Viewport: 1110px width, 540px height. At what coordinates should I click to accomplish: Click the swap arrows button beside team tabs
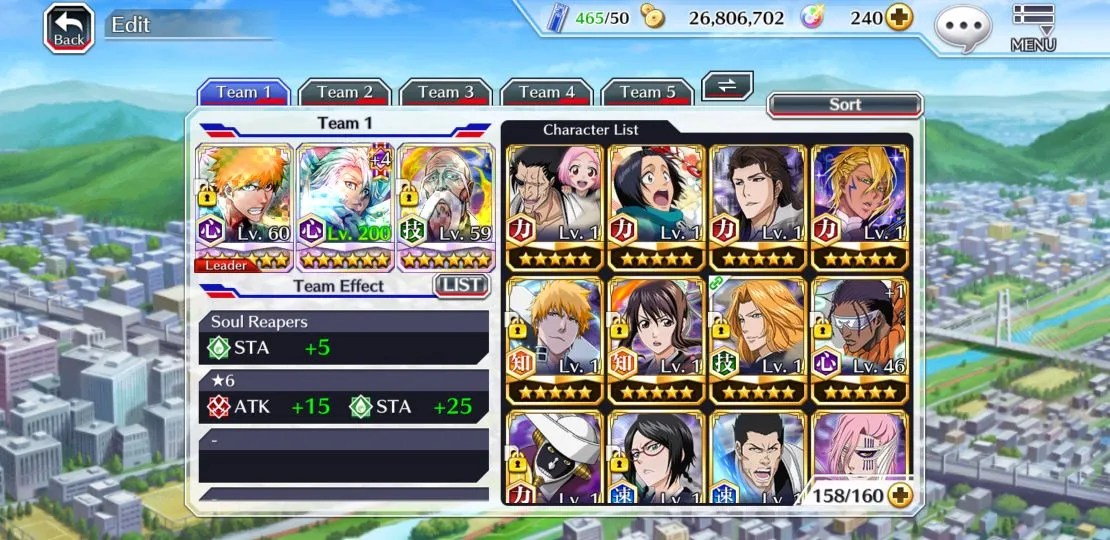(x=727, y=86)
